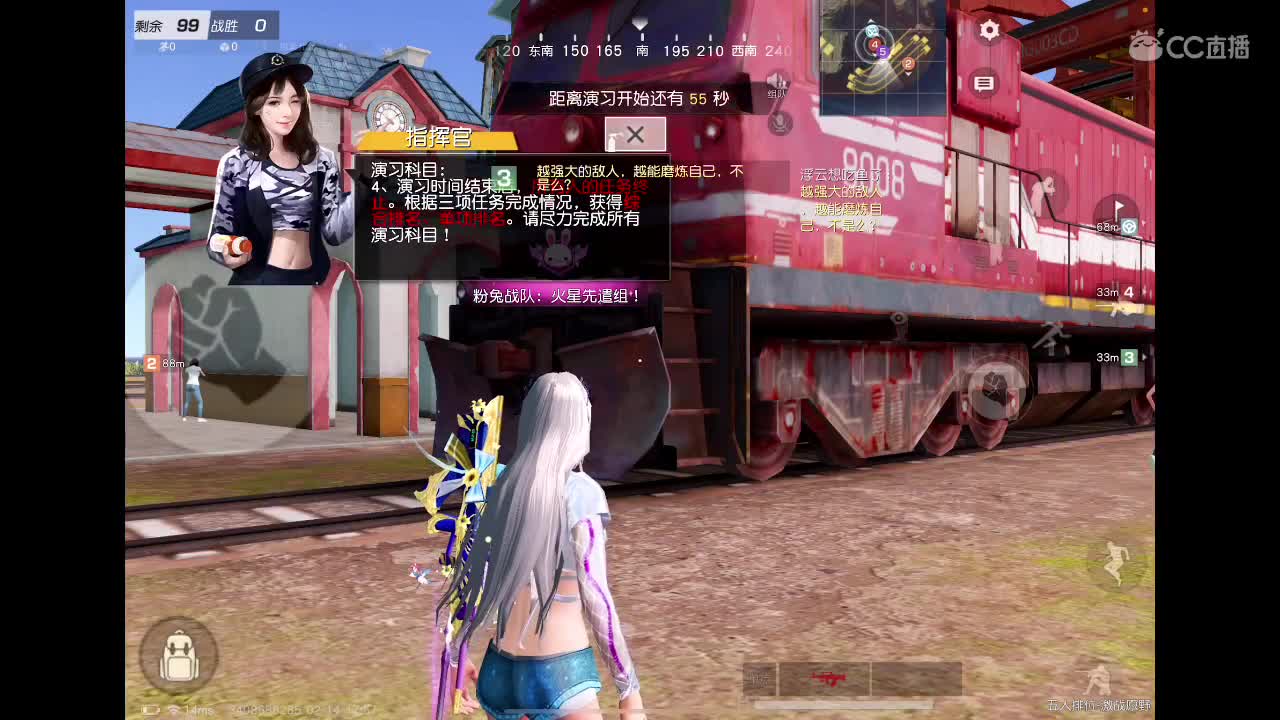Select the 指挥官 commander dialog header
The image size is (1280, 720).
coord(439,137)
